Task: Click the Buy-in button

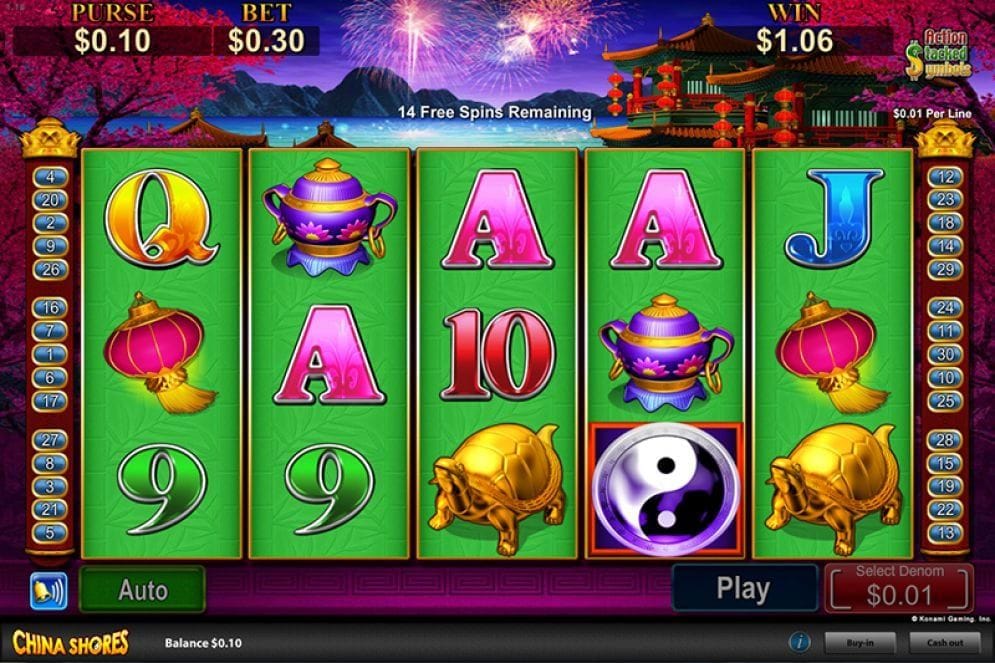Action: click(857, 642)
